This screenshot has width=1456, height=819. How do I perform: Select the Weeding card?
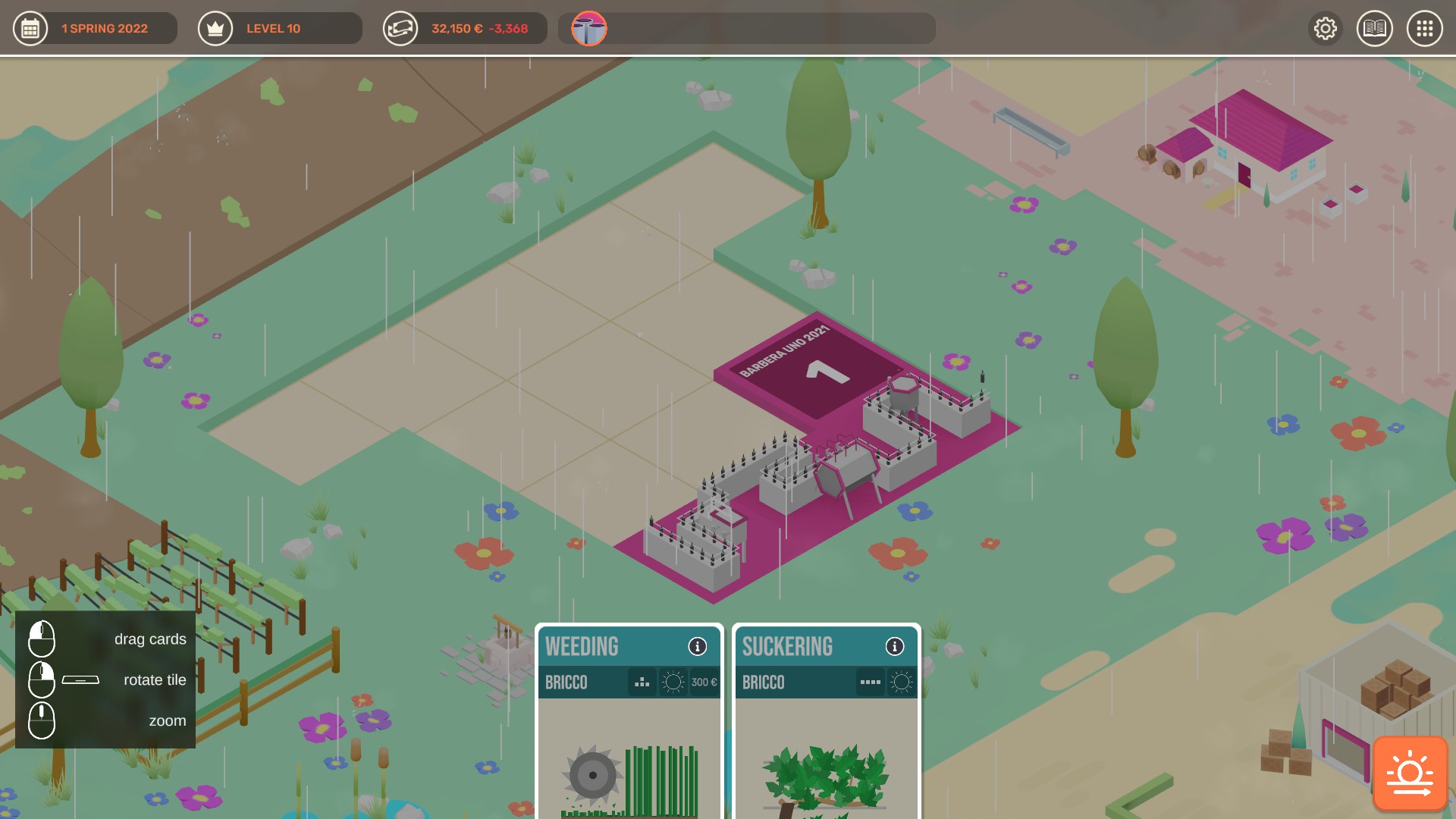tap(629, 743)
